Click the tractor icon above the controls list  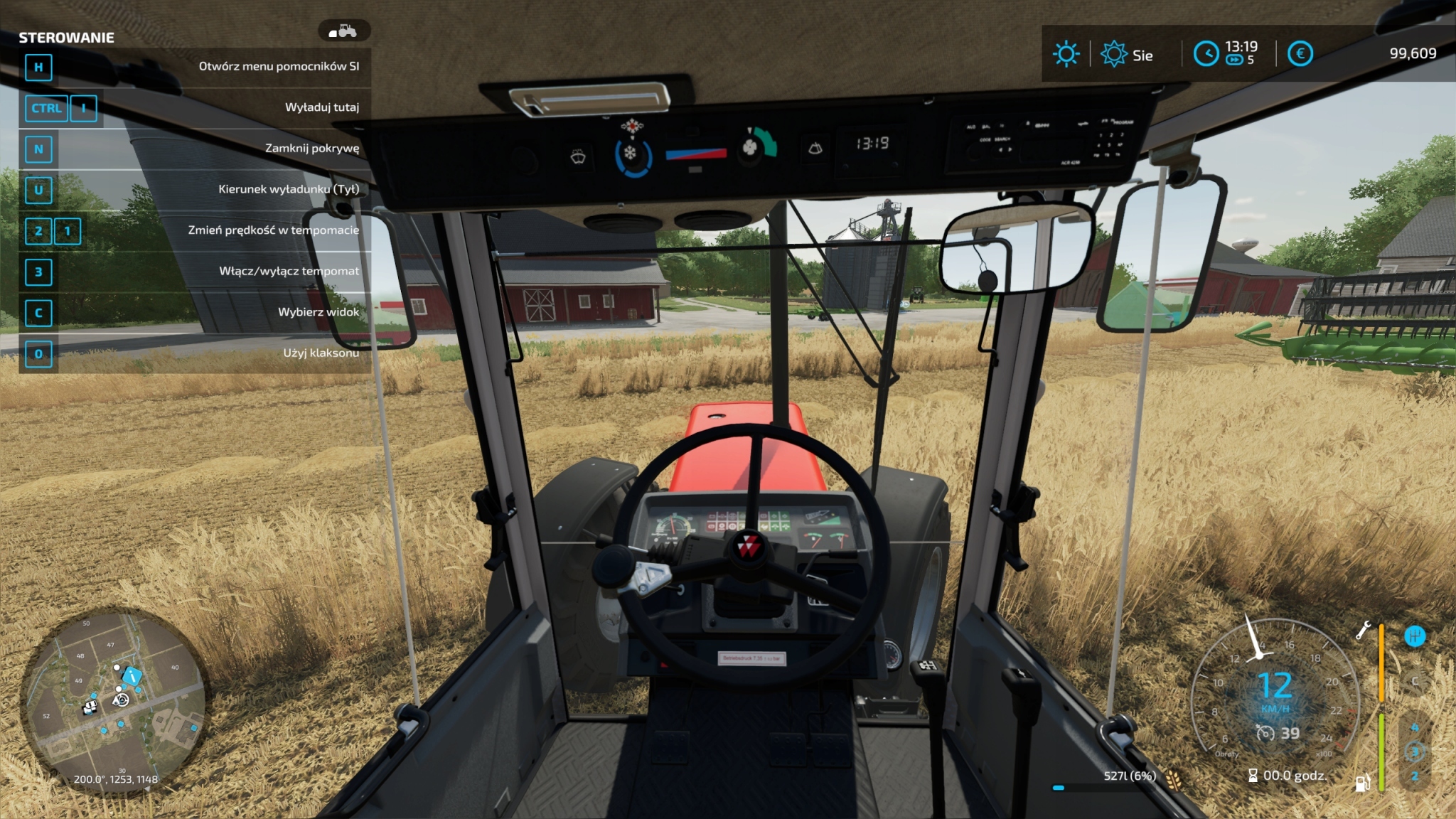pos(344,31)
